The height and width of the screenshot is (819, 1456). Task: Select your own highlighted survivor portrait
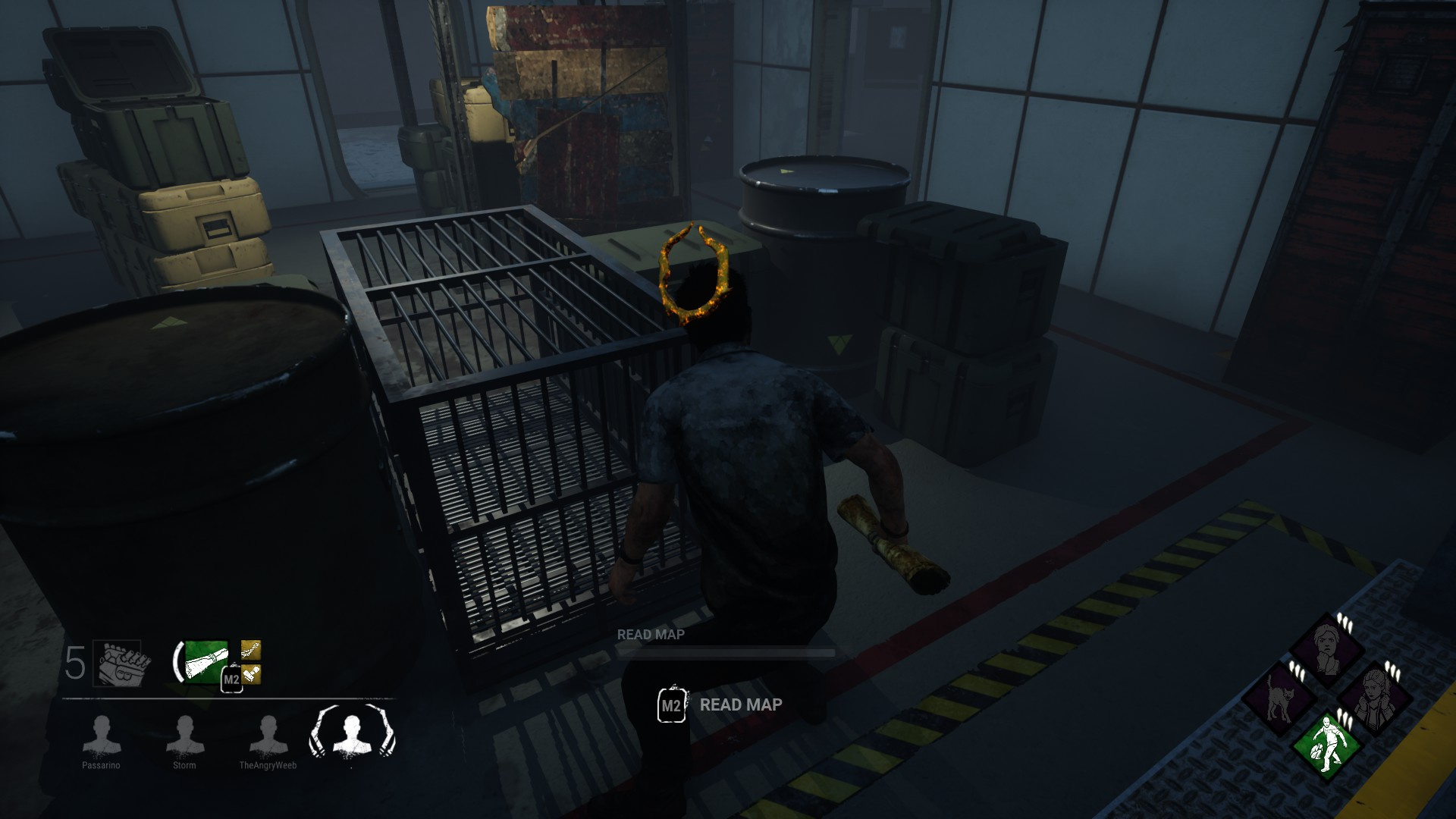350,736
